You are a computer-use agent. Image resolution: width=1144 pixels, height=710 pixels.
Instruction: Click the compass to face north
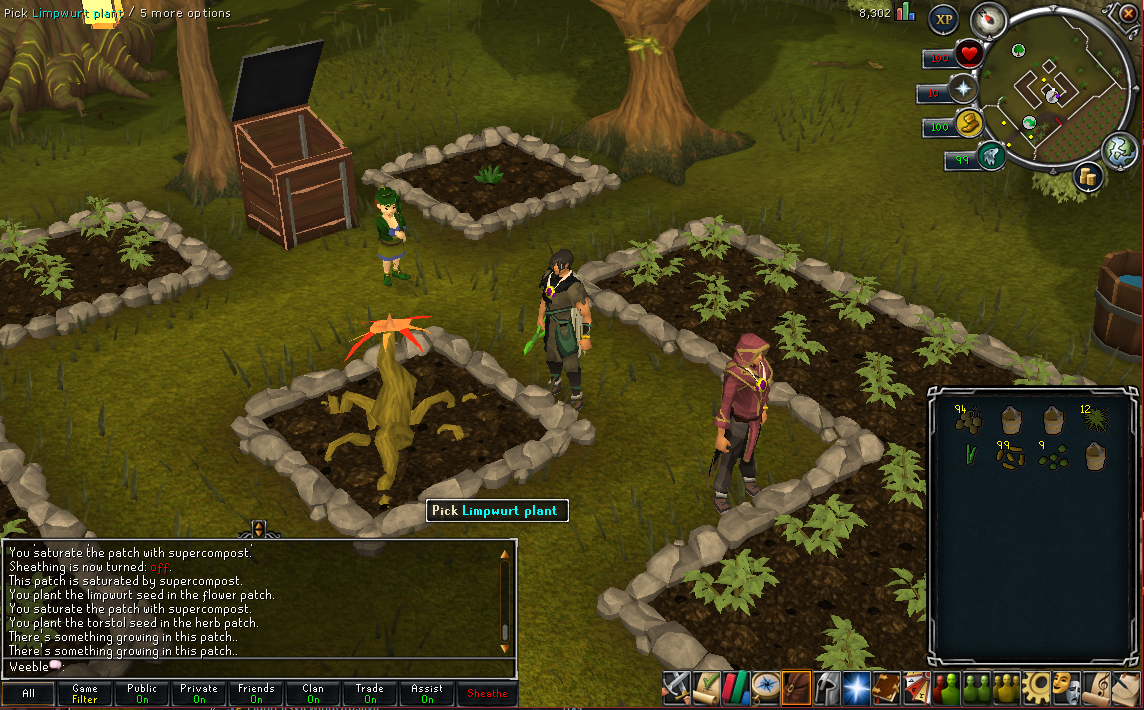pyautogui.click(x=989, y=19)
